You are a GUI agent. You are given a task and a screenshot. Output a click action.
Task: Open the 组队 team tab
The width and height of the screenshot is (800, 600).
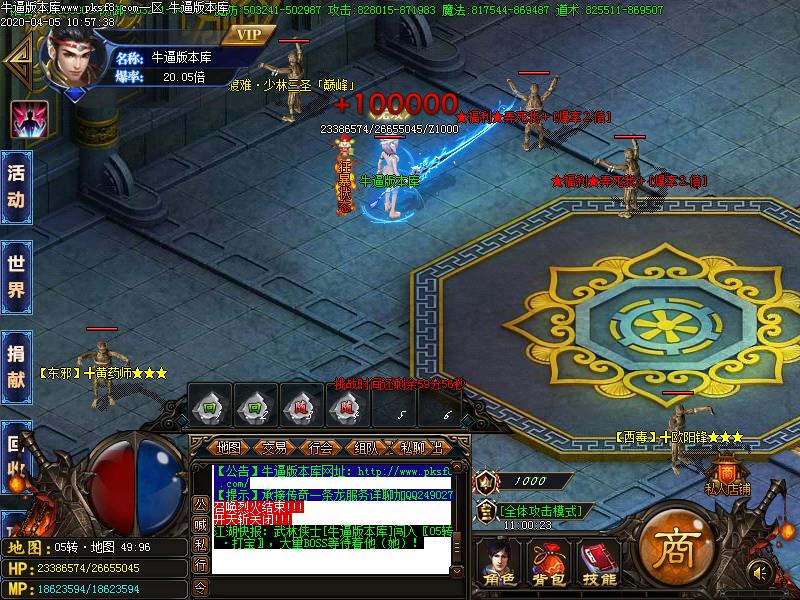(x=366, y=447)
